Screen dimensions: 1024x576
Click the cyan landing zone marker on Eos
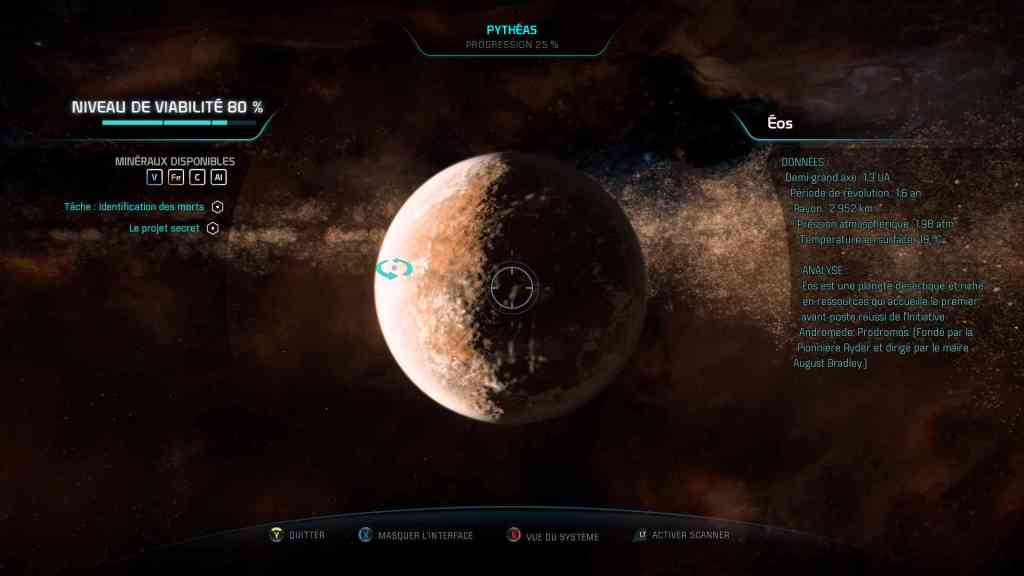point(394,268)
